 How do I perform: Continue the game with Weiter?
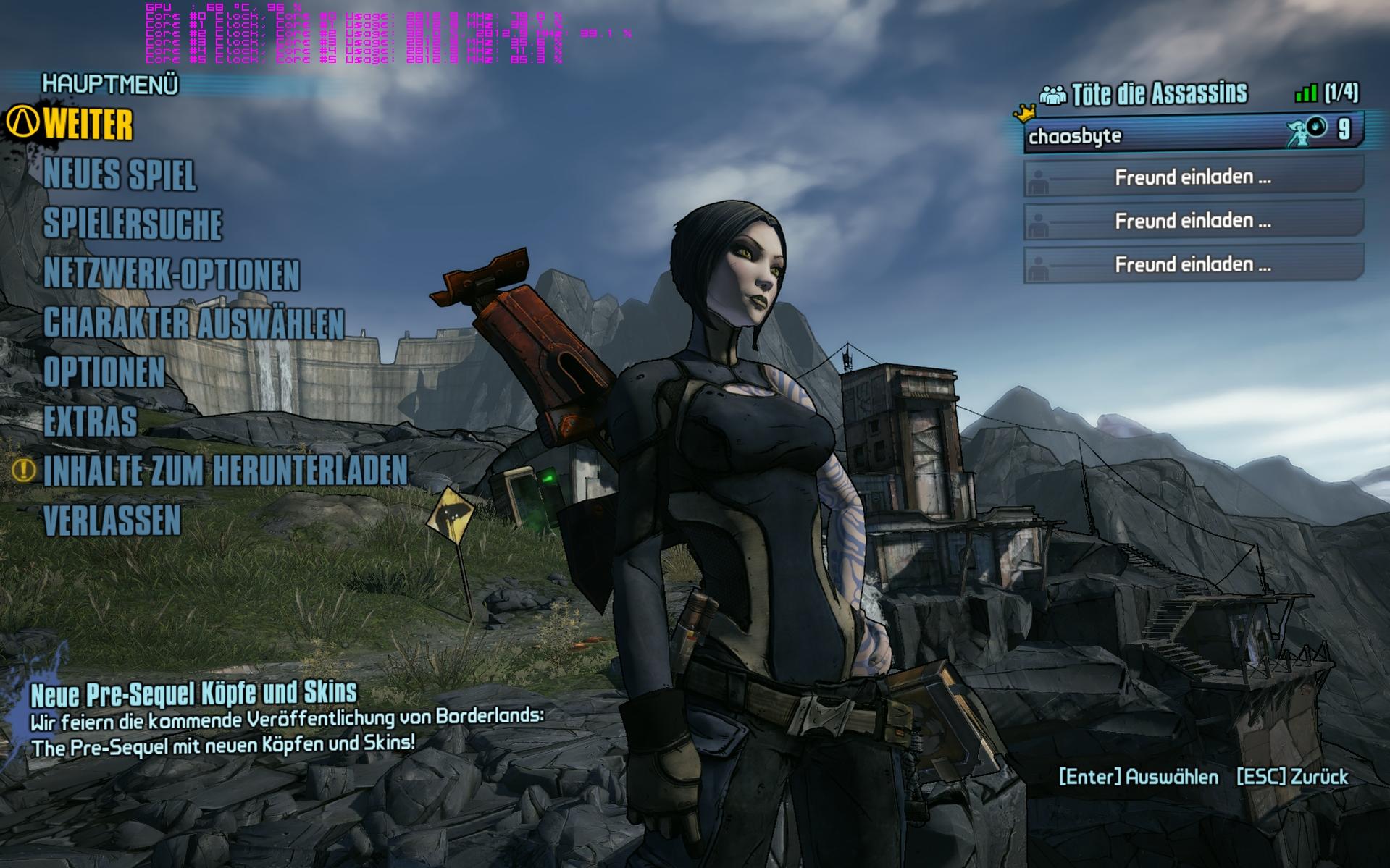click(x=88, y=125)
